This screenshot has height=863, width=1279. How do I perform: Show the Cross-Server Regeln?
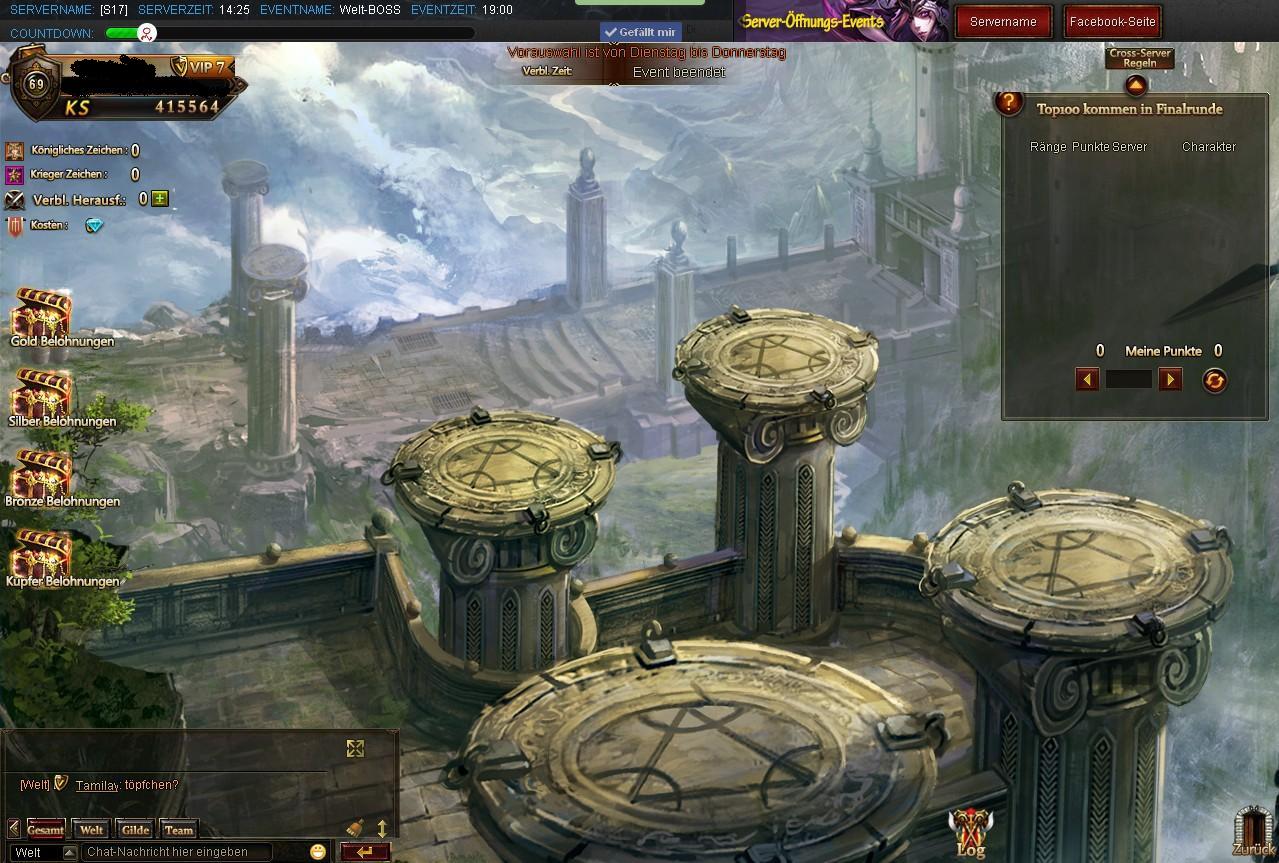click(x=1140, y=58)
